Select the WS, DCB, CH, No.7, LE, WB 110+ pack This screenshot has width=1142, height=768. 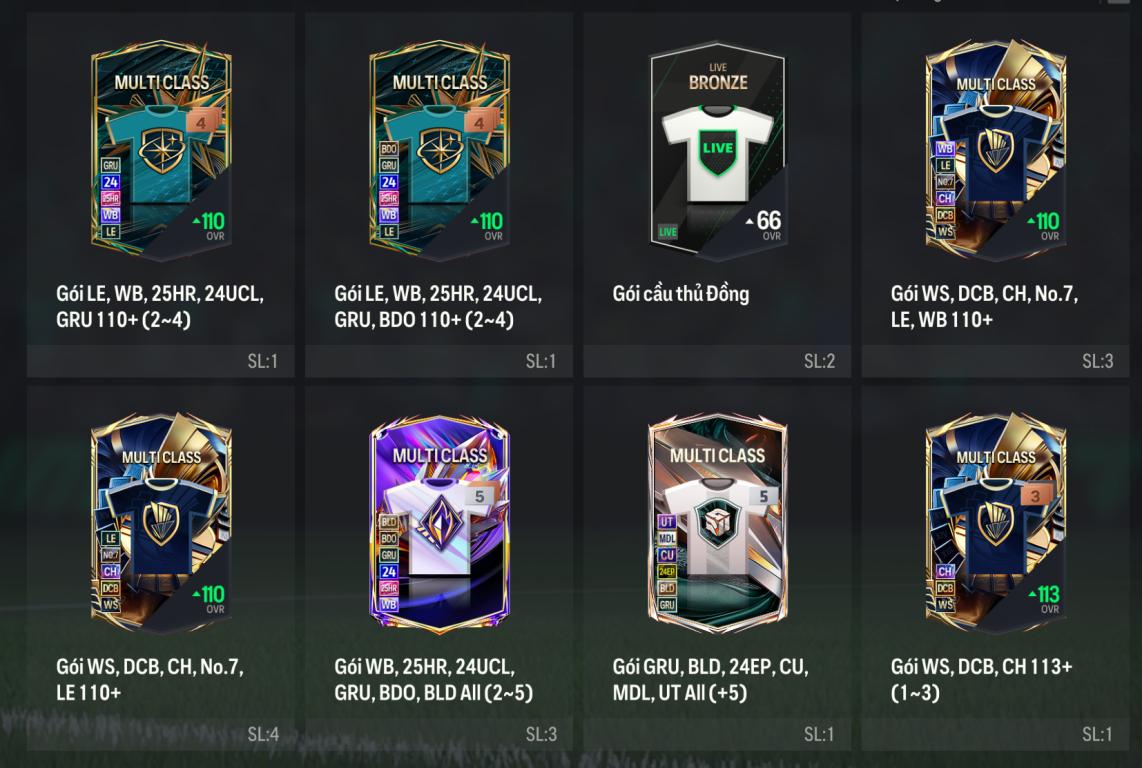[995, 150]
